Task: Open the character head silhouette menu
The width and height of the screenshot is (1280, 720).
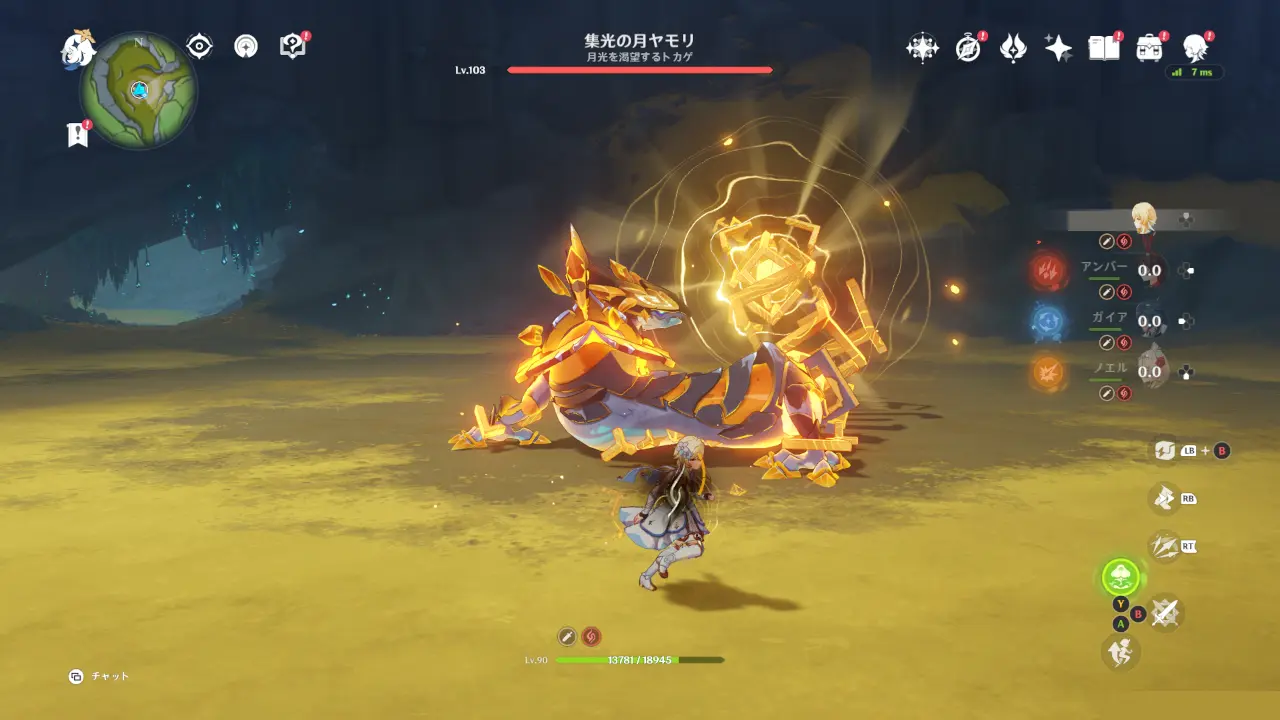Action: point(1195,47)
